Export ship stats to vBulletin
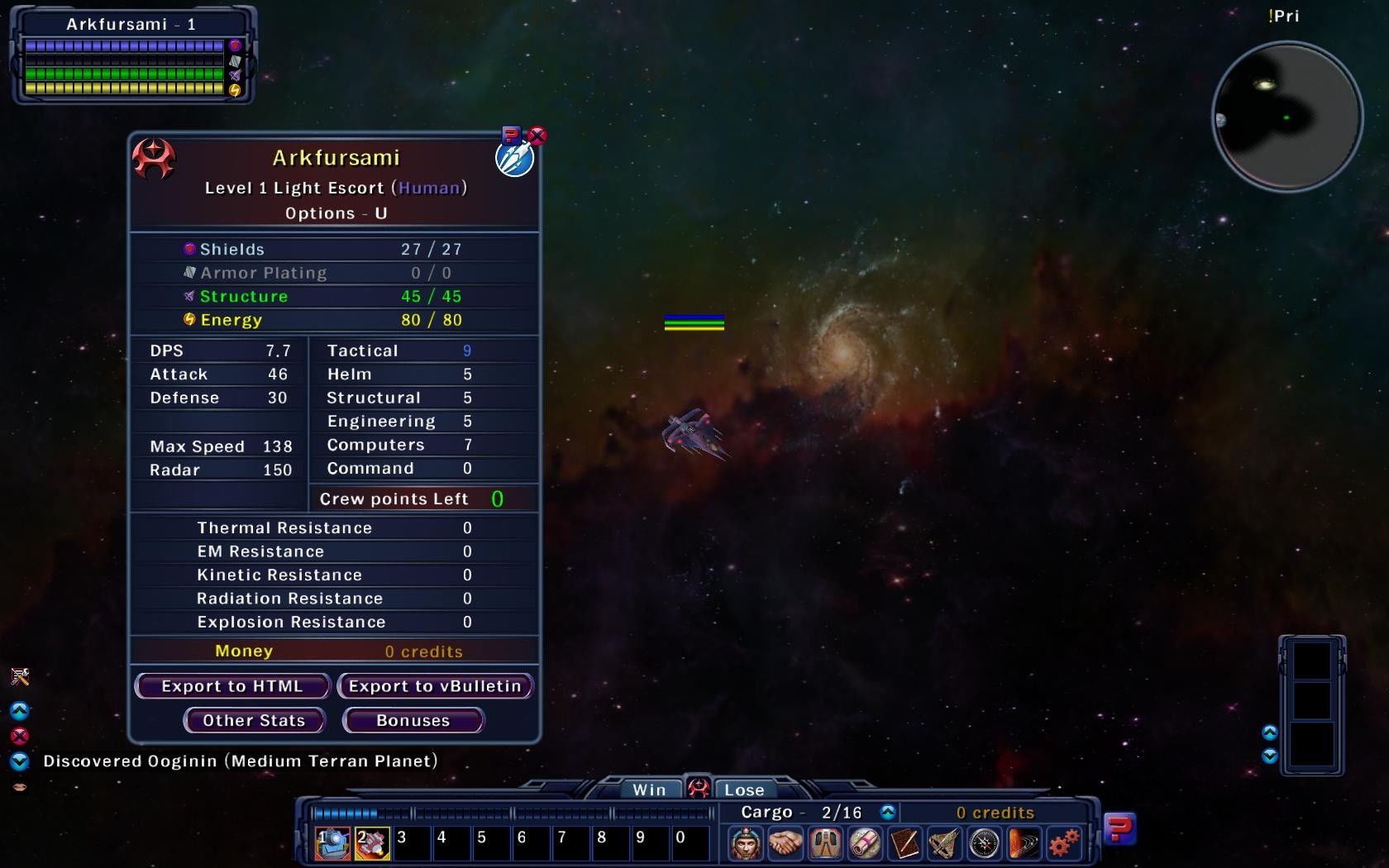Viewport: 1389px width, 868px height. 435,686
